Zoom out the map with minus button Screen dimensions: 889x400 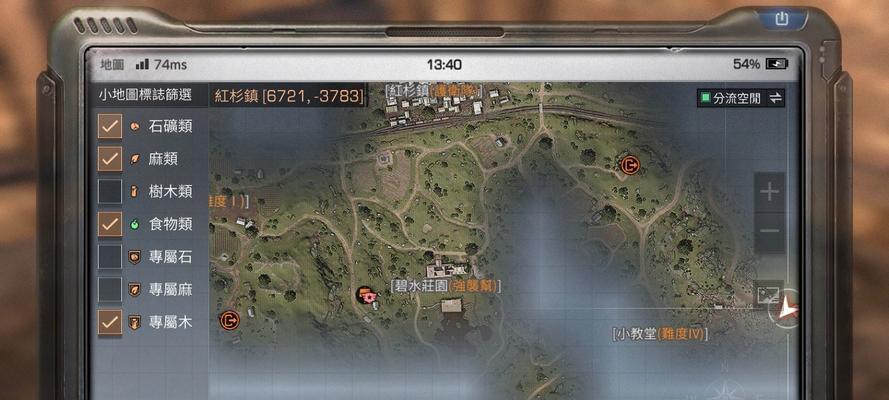768,232
